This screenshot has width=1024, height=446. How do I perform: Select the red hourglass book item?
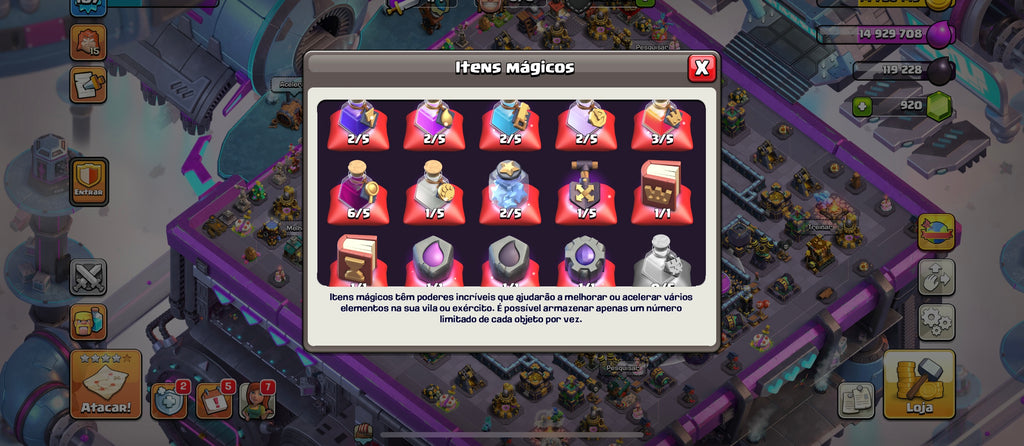pyautogui.click(x=358, y=260)
